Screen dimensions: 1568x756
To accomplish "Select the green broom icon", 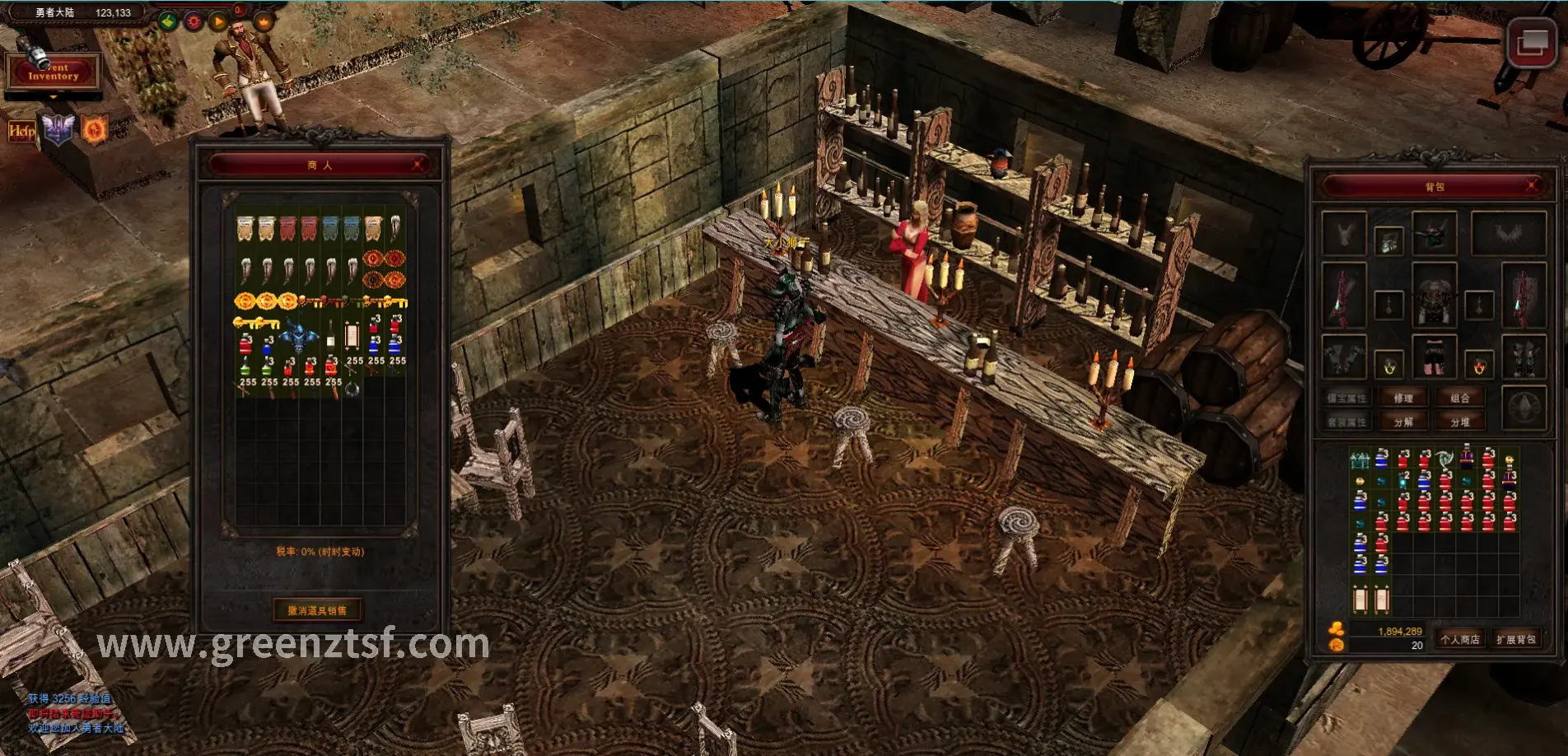I will [x=168, y=21].
